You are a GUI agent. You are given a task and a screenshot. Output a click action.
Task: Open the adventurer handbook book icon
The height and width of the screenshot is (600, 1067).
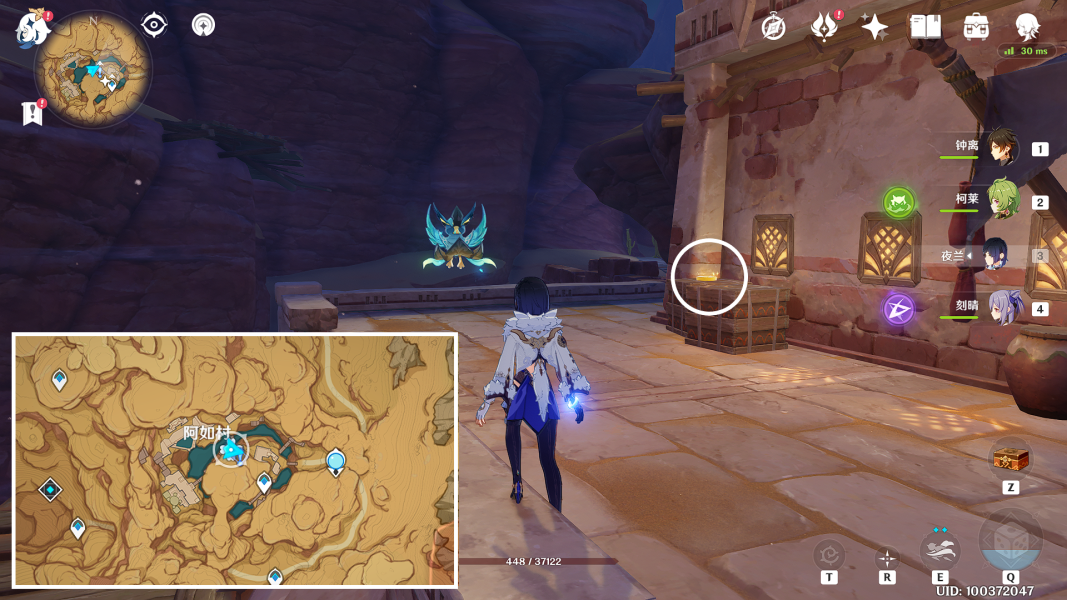point(925,27)
